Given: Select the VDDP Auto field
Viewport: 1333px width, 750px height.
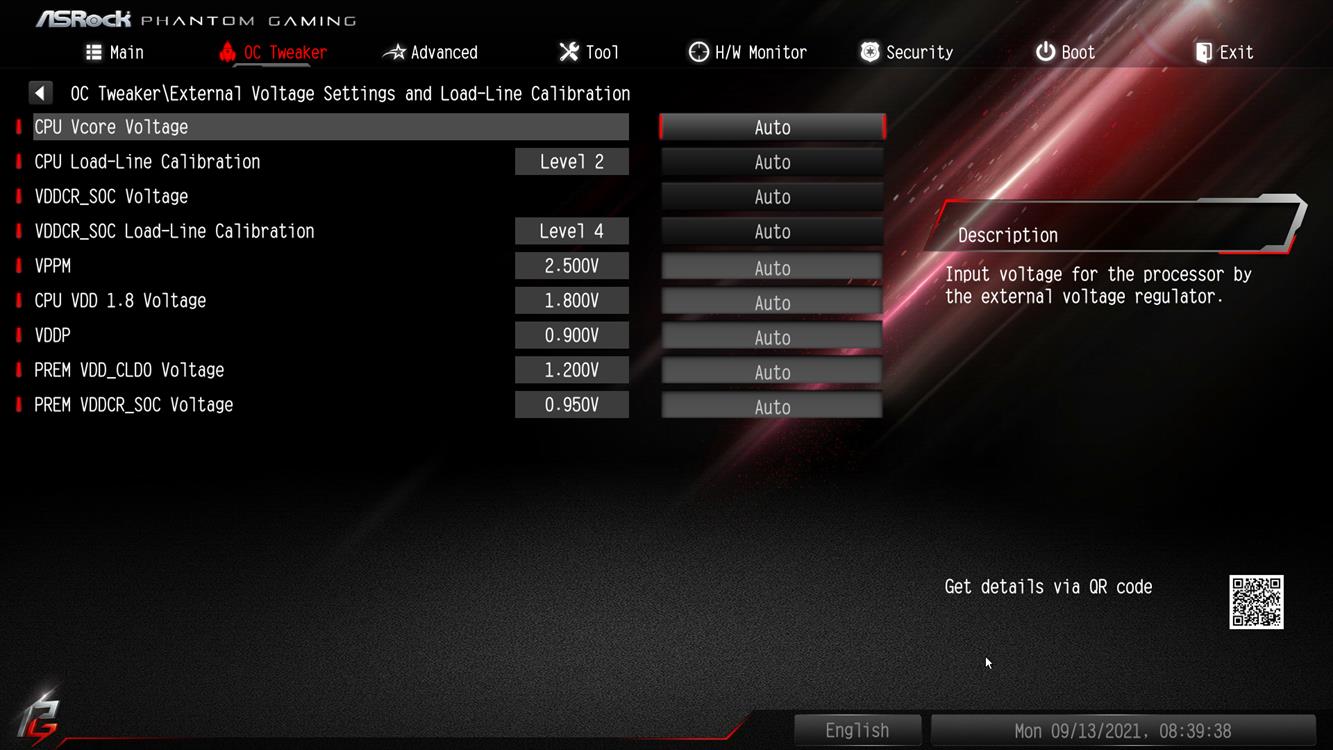Looking at the screenshot, I should [x=772, y=338].
